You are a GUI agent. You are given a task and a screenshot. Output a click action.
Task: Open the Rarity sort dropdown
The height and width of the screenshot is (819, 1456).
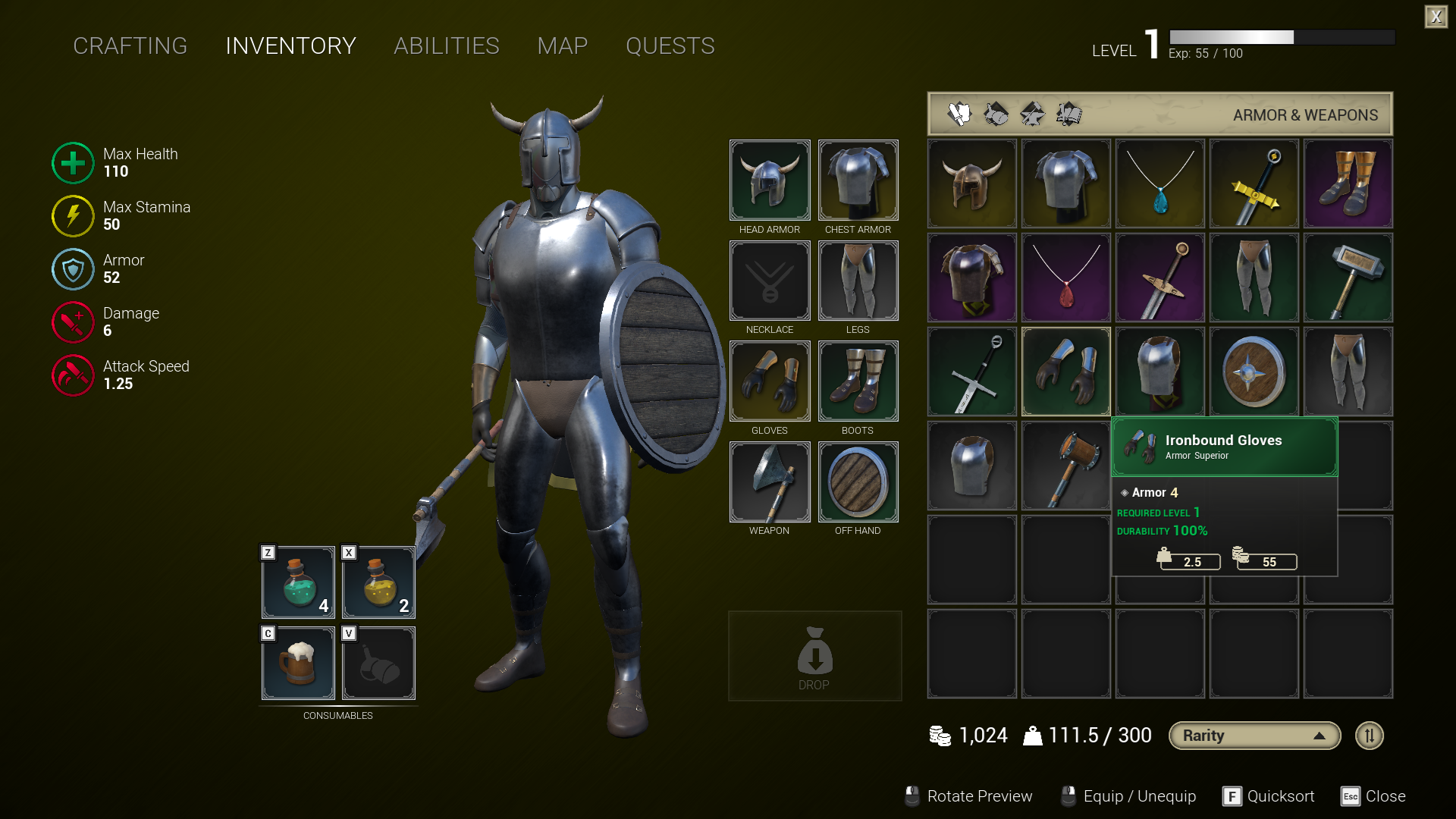click(x=1254, y=736)
